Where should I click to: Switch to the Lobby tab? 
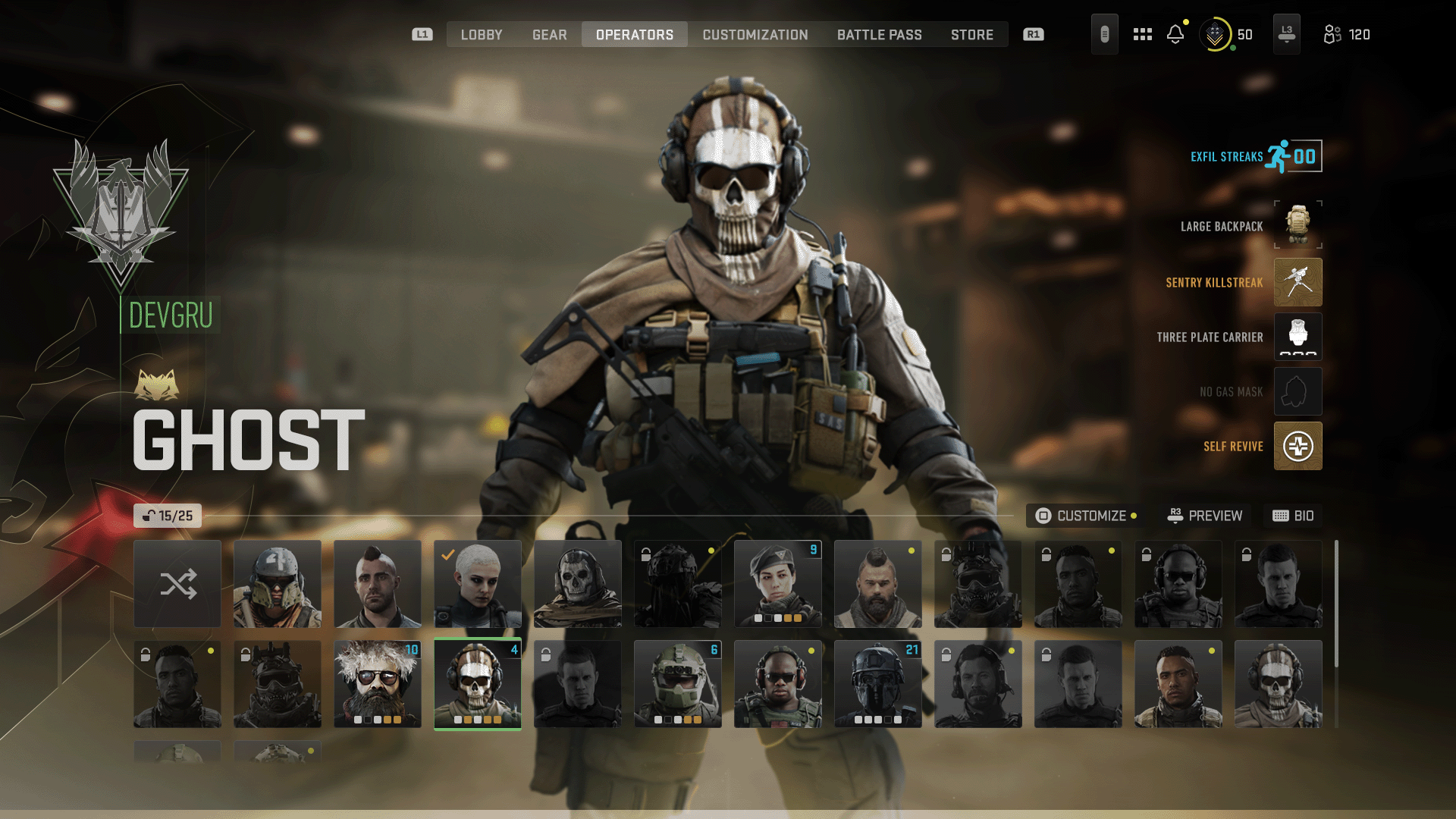point(482,35)
